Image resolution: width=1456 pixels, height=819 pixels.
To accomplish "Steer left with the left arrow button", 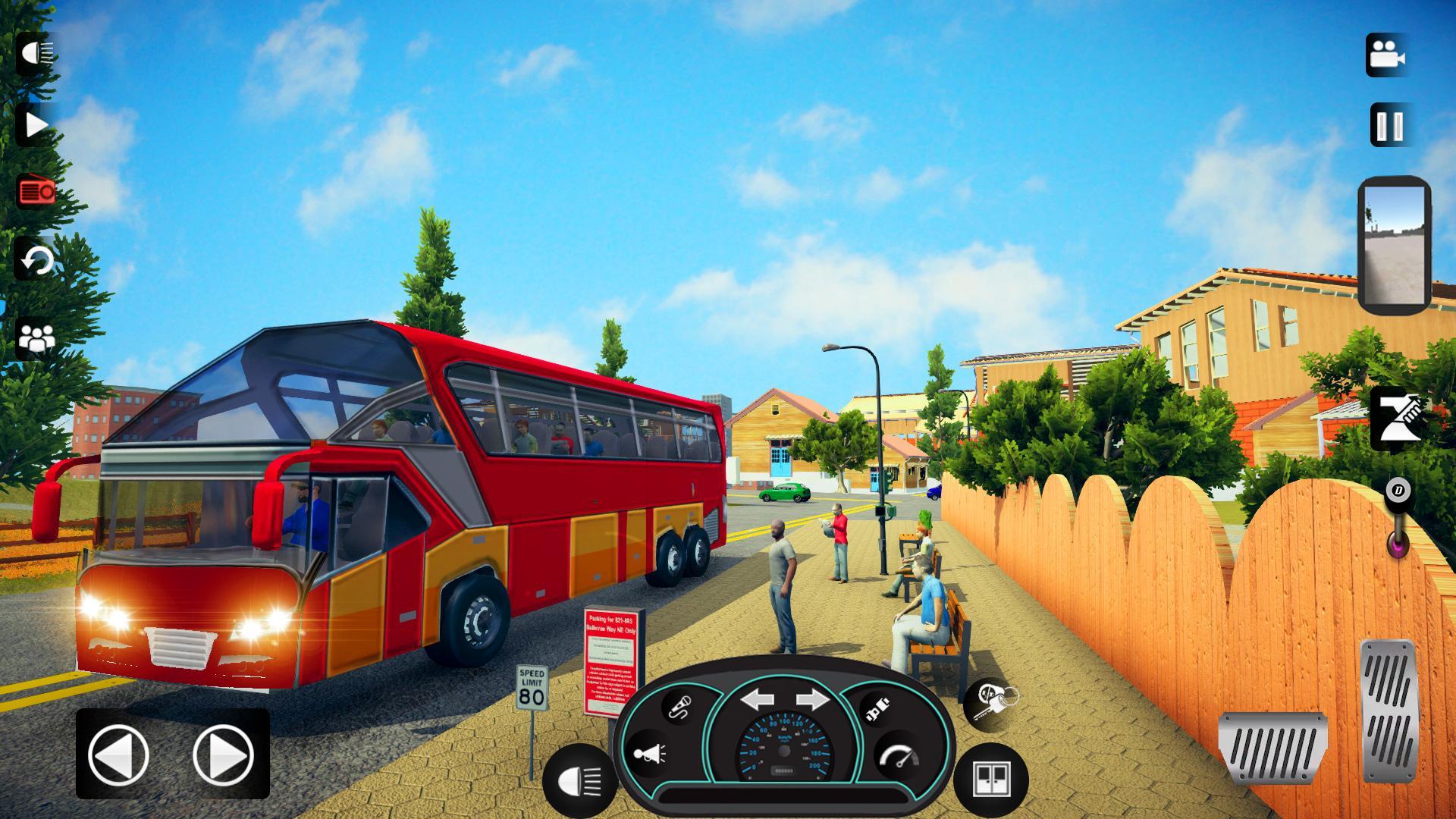I will click(x=119, y=755).
